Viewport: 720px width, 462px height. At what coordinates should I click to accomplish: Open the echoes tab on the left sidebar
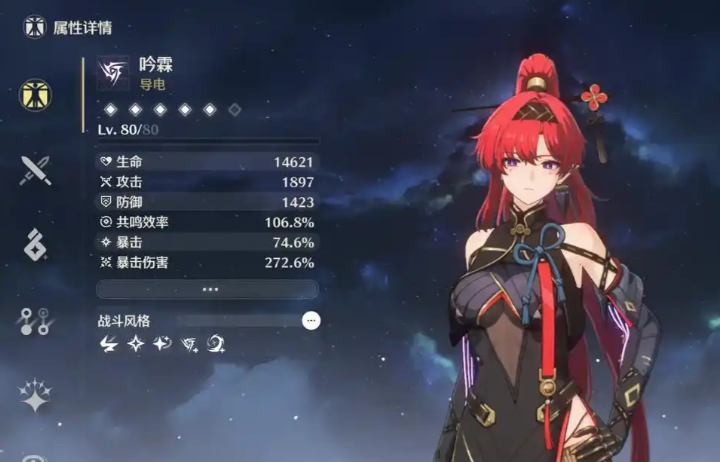pos(36,245)
